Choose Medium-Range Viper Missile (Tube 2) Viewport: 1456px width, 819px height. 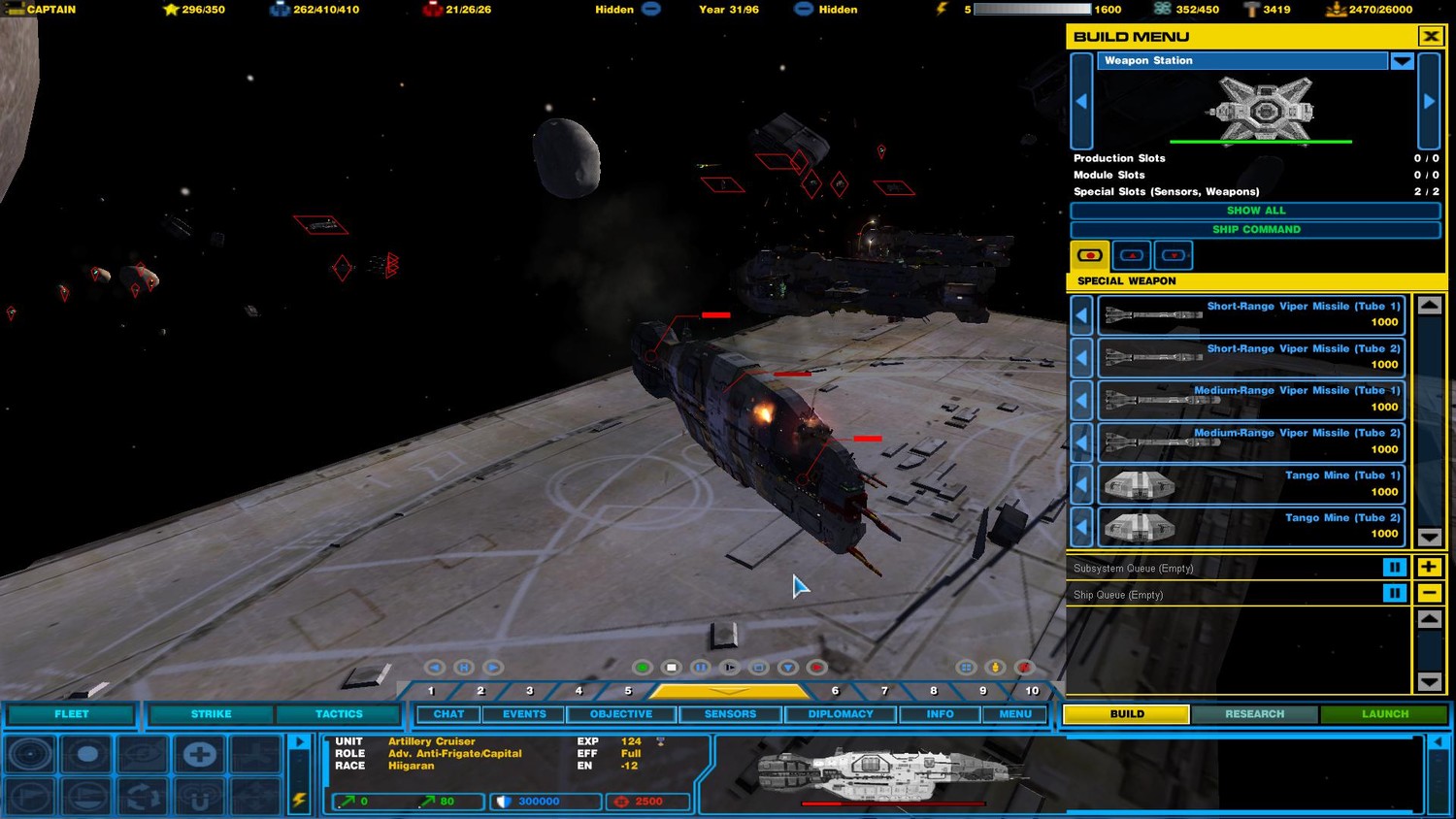[x=1251, y=442]
